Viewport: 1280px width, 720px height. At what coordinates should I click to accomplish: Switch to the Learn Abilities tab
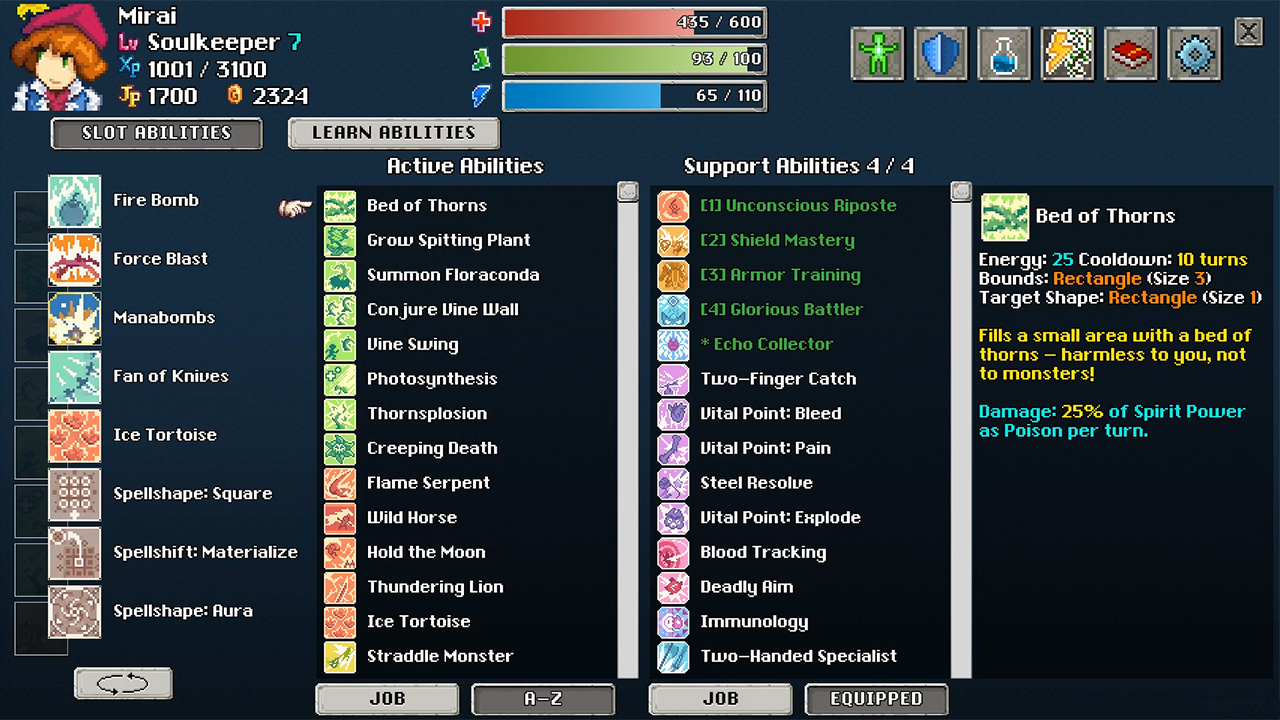point(393,132)
